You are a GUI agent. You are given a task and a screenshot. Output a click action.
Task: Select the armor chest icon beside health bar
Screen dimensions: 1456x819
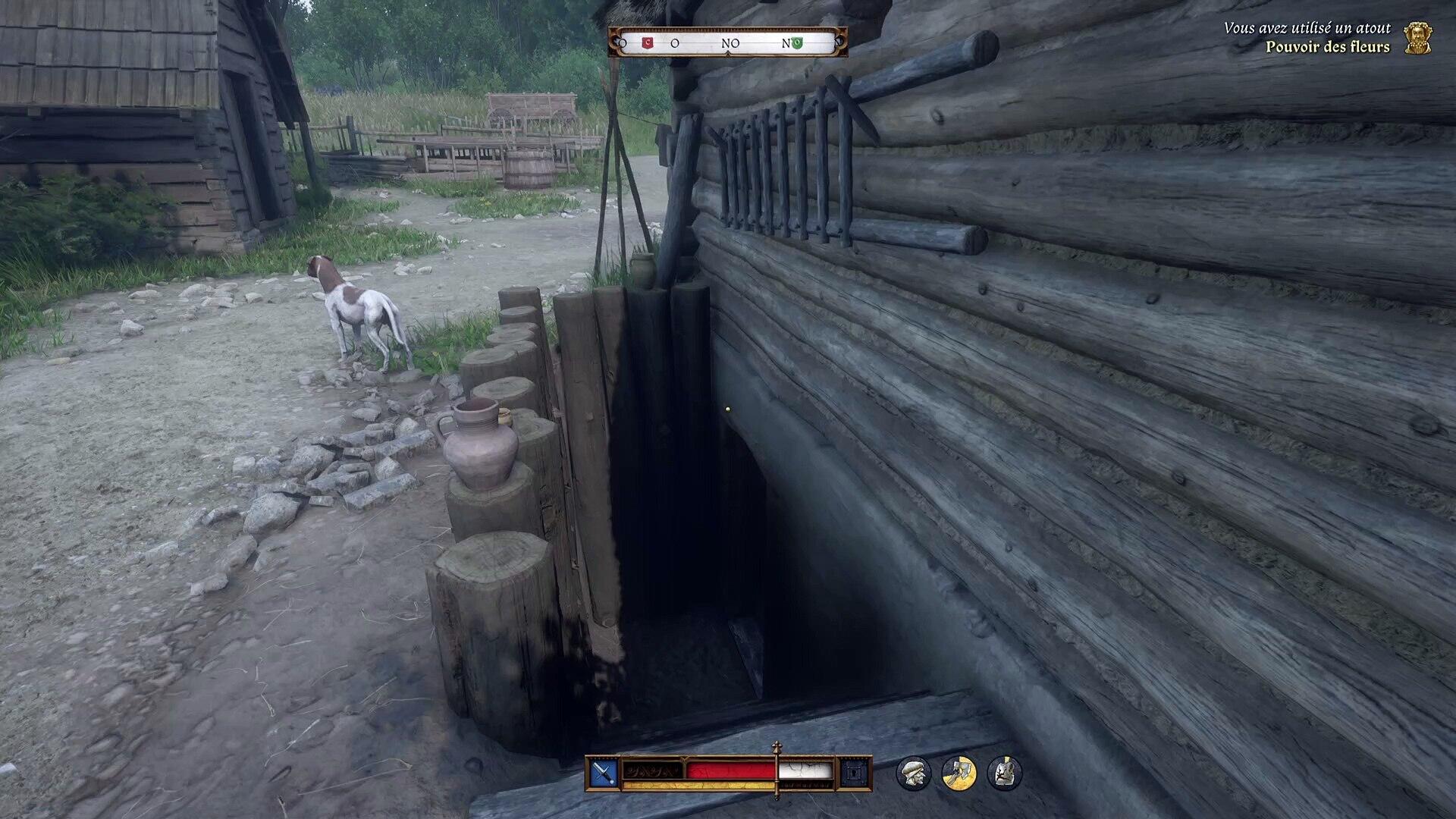[855, 773]
